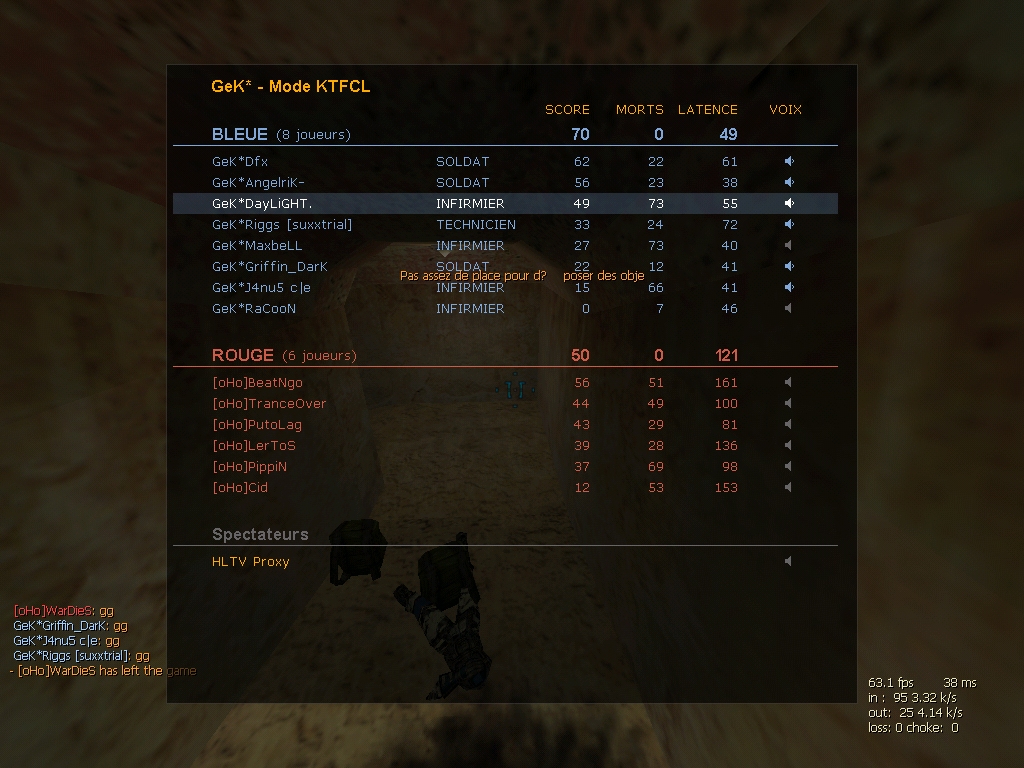The width and height of the screenshot is (1024, 768).
Task: Choose the [oHo]PutoLag scoreboard row
Action: point(257,424)
